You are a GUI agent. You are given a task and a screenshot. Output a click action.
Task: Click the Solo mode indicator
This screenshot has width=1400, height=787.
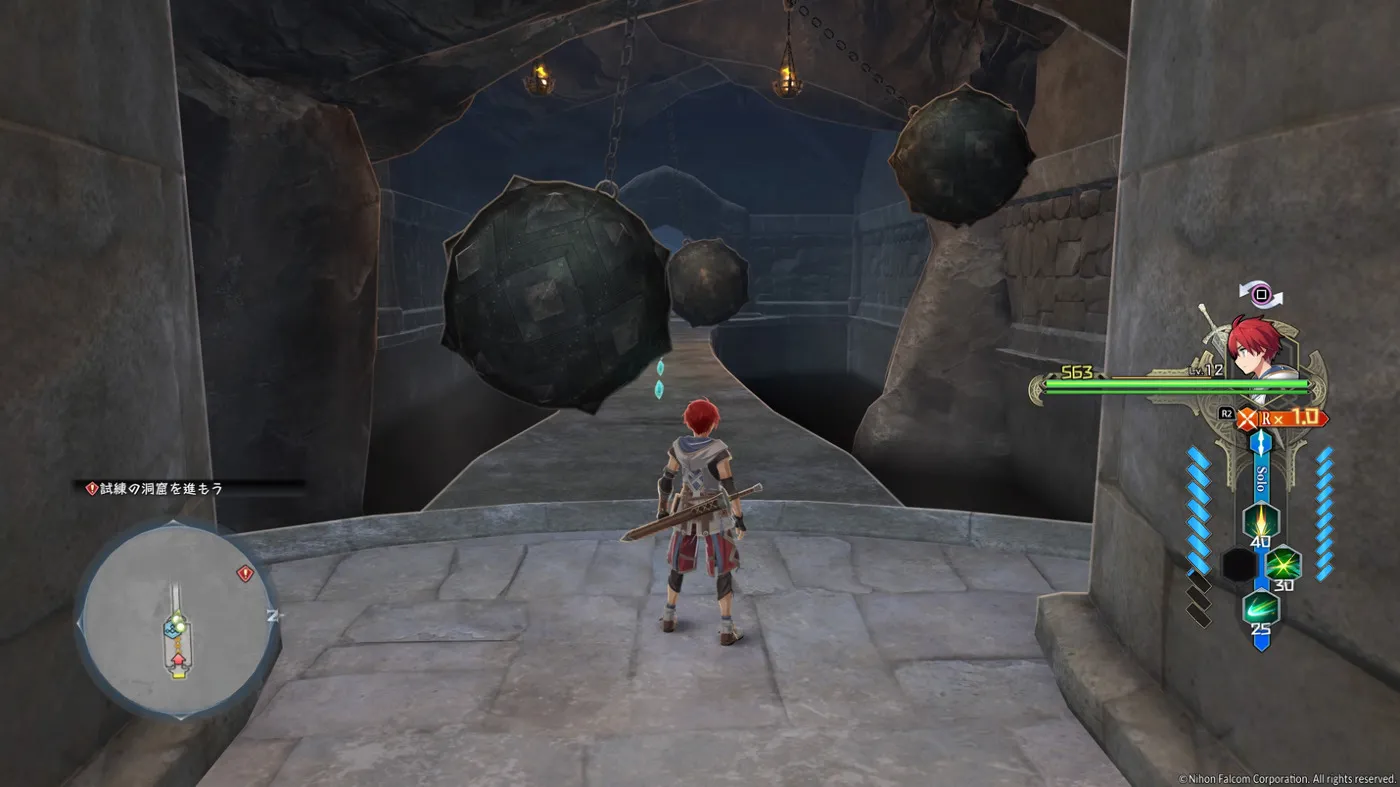(x=1262, y=474)
